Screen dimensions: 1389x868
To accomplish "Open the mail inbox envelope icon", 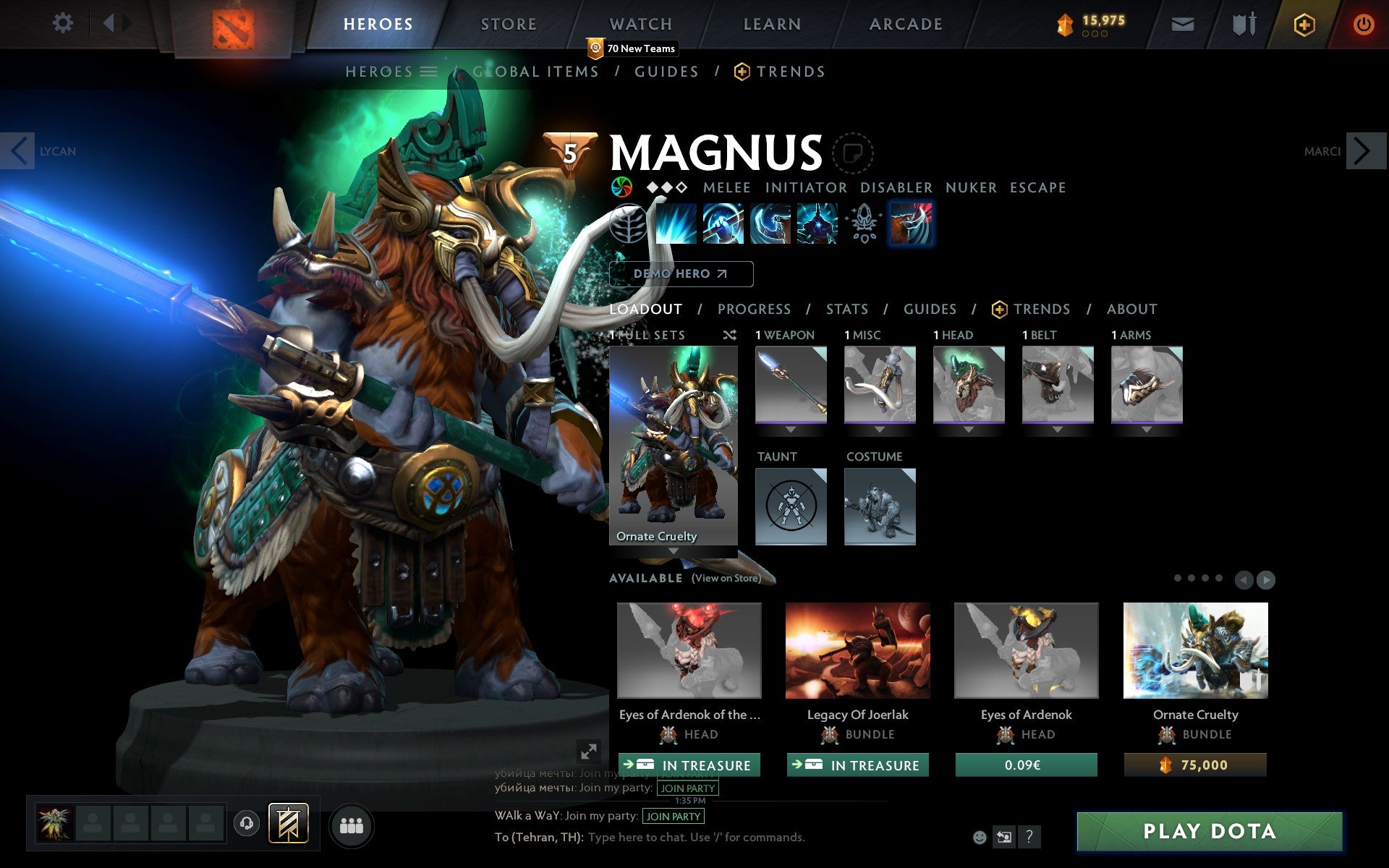I will (1182, 23).
